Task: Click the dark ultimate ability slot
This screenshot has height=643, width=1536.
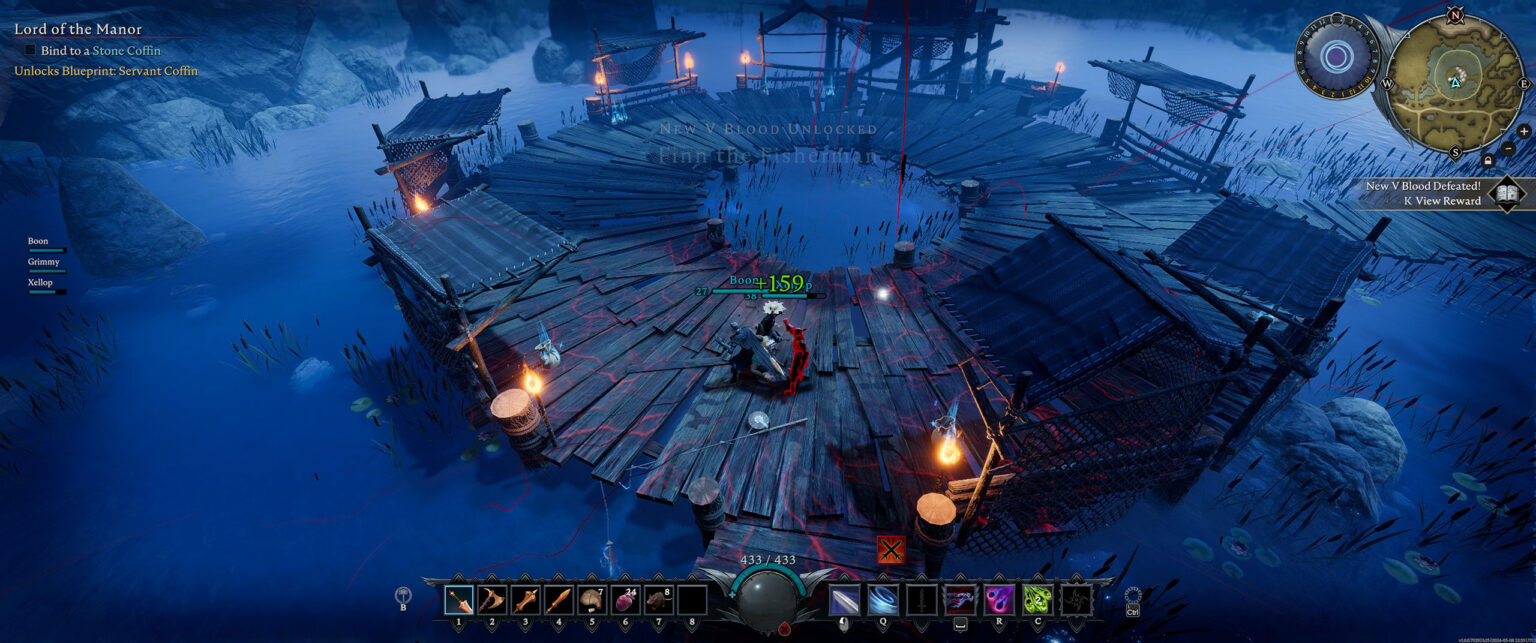Action: [x=1077, y=600]
